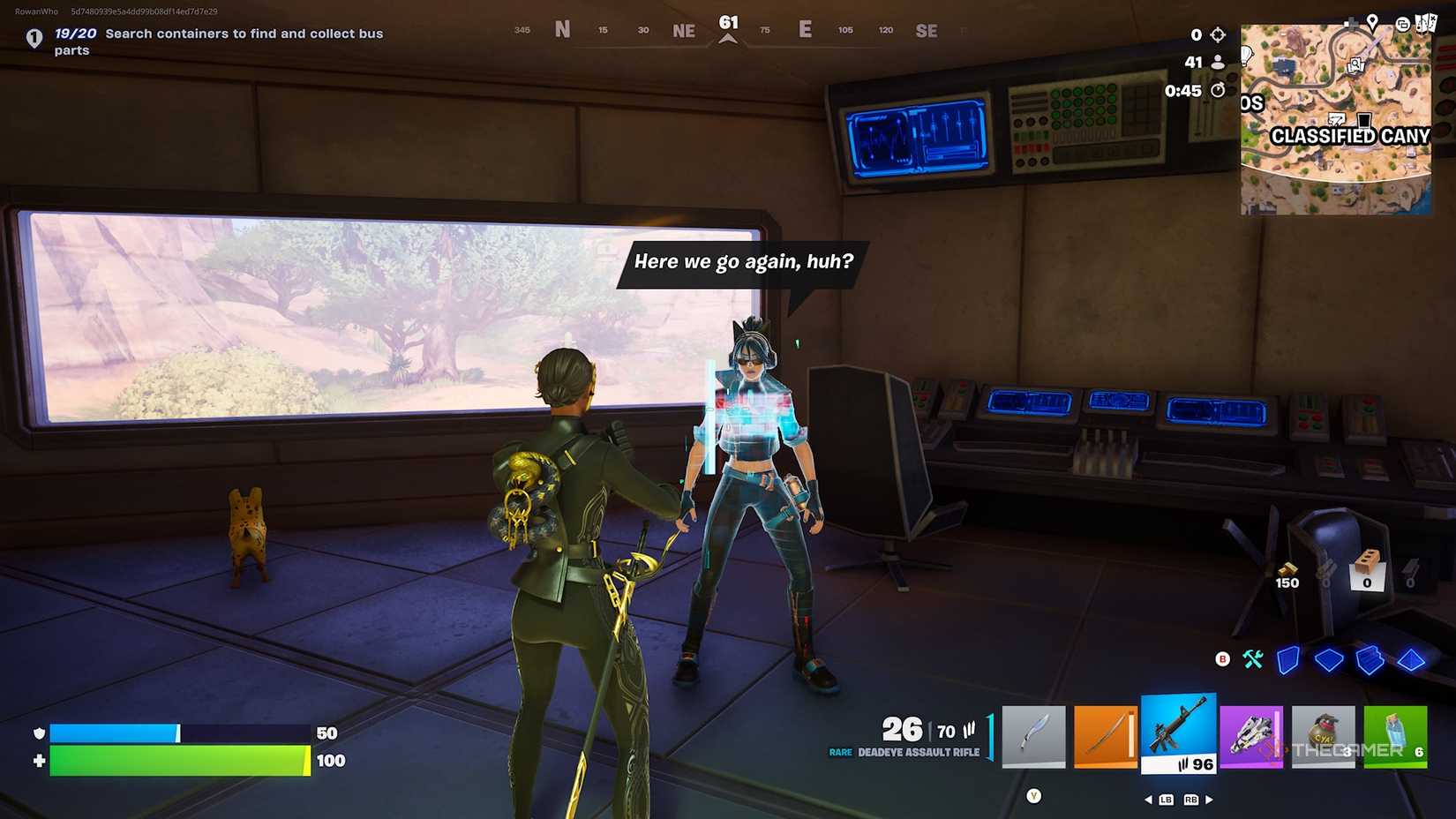Click the players remaining counter icon
This screenshot has width=1456, height=819.
click(1218, 63)
